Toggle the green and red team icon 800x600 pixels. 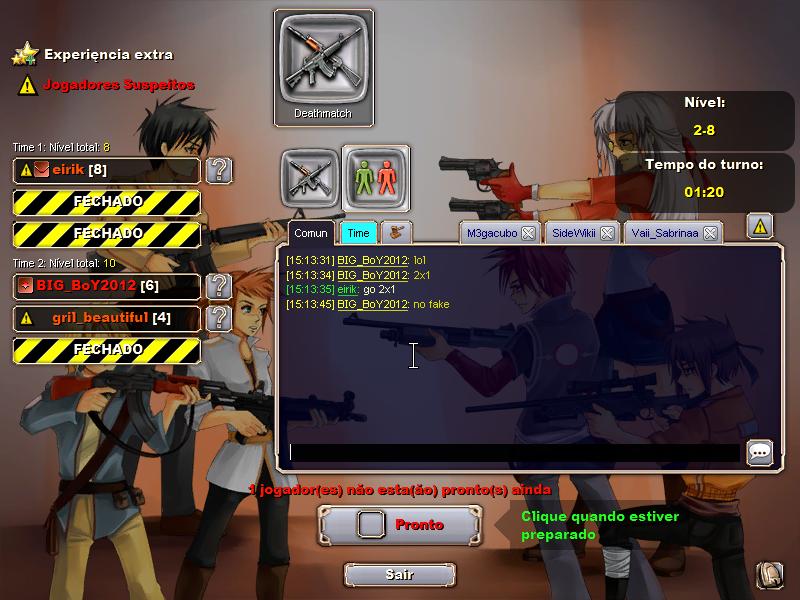pos(376,175)
